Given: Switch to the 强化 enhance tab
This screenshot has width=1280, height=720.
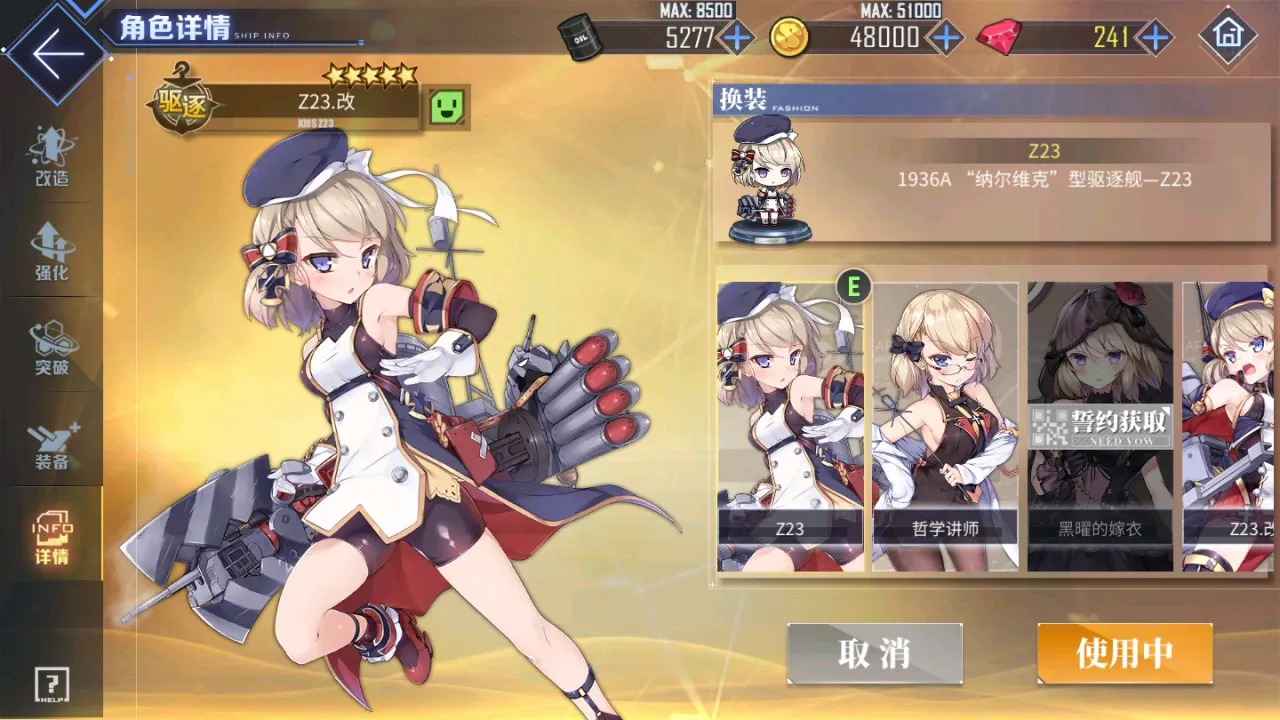Looking at the screenshot, I should 51,252.
